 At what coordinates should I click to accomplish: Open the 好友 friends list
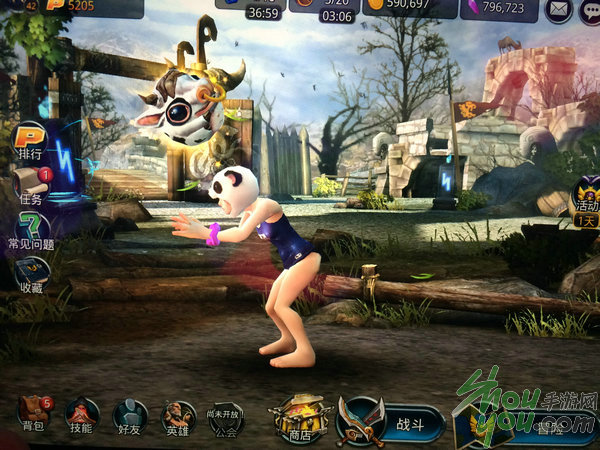tap(130, 413)
